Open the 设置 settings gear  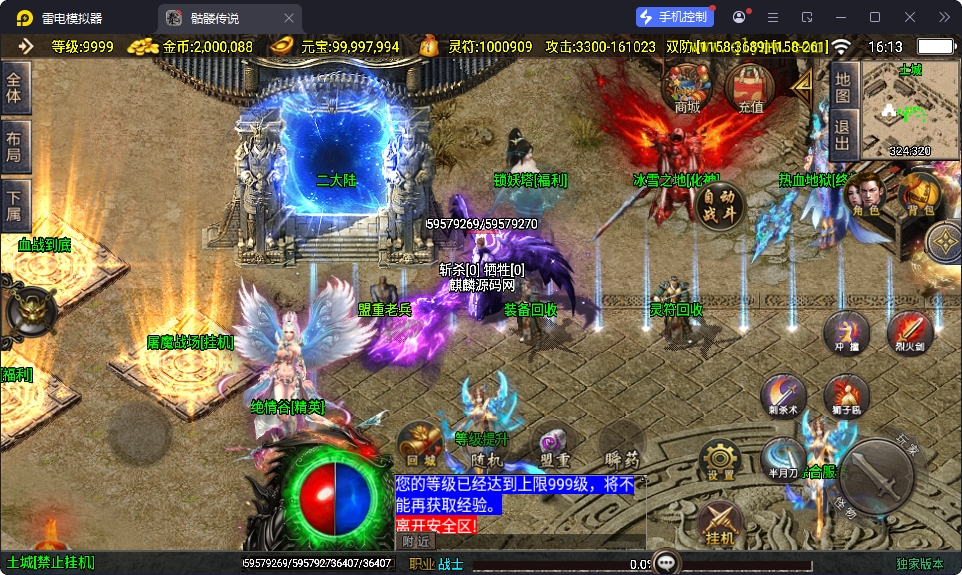click(x=720, y=460)
